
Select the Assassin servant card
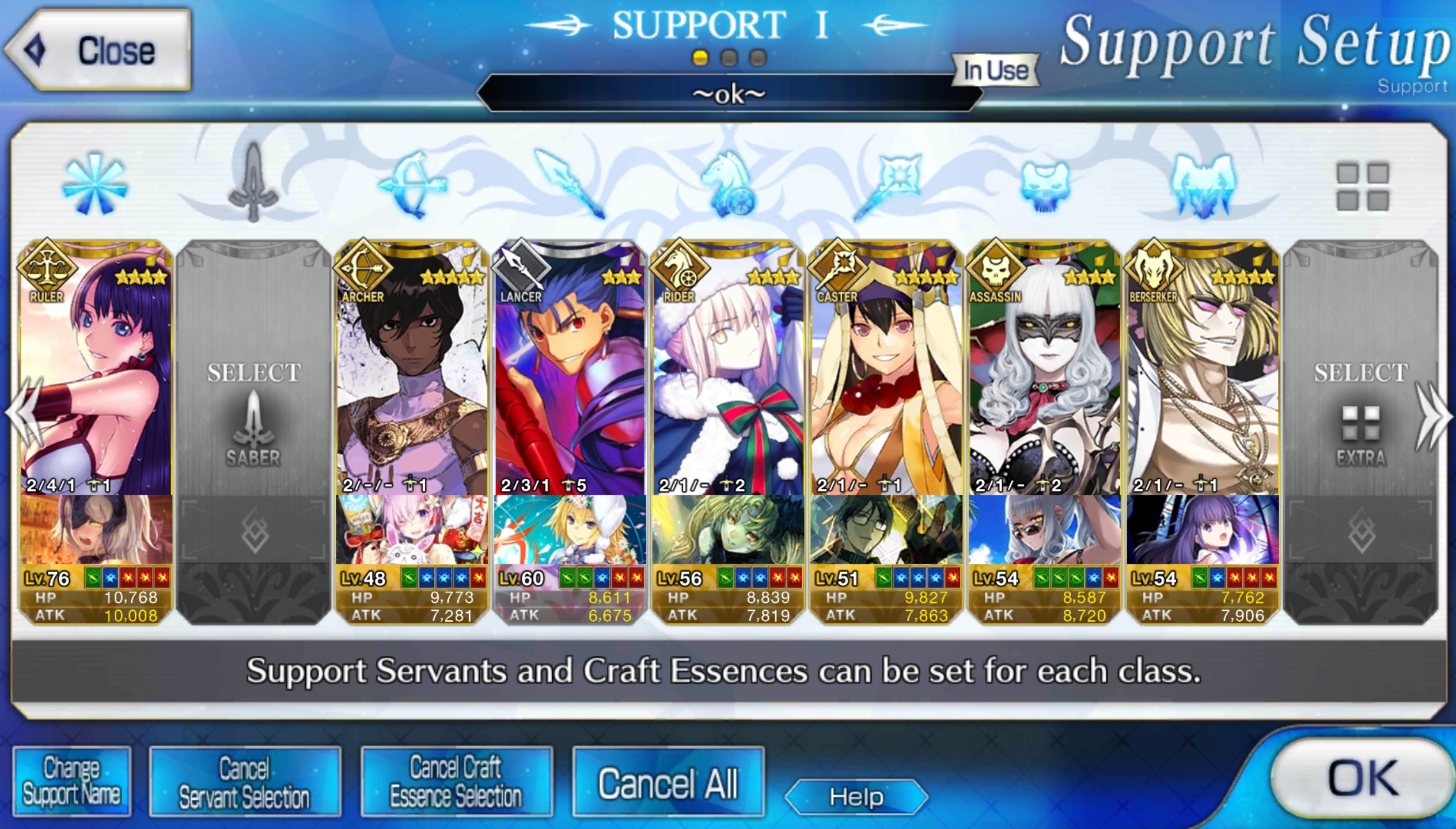pos(1044,368)
